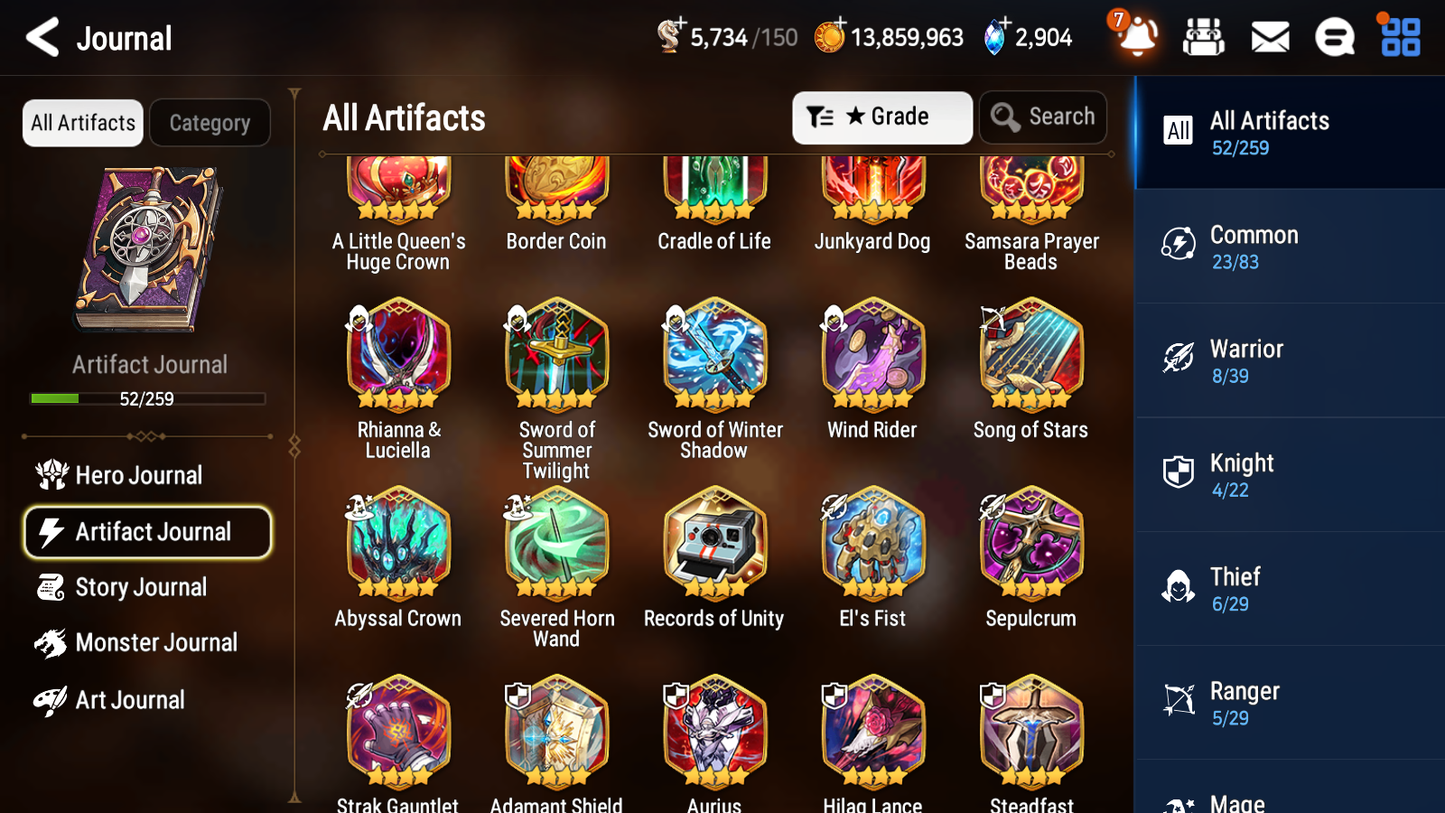Open the artifact Search
The width and height of the screenshot is (1445, 813).
pos(1043,116)
